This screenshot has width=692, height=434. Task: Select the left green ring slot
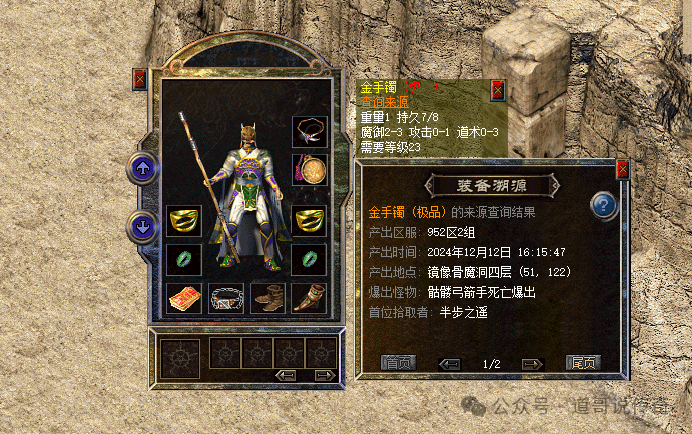pos(183,259)
